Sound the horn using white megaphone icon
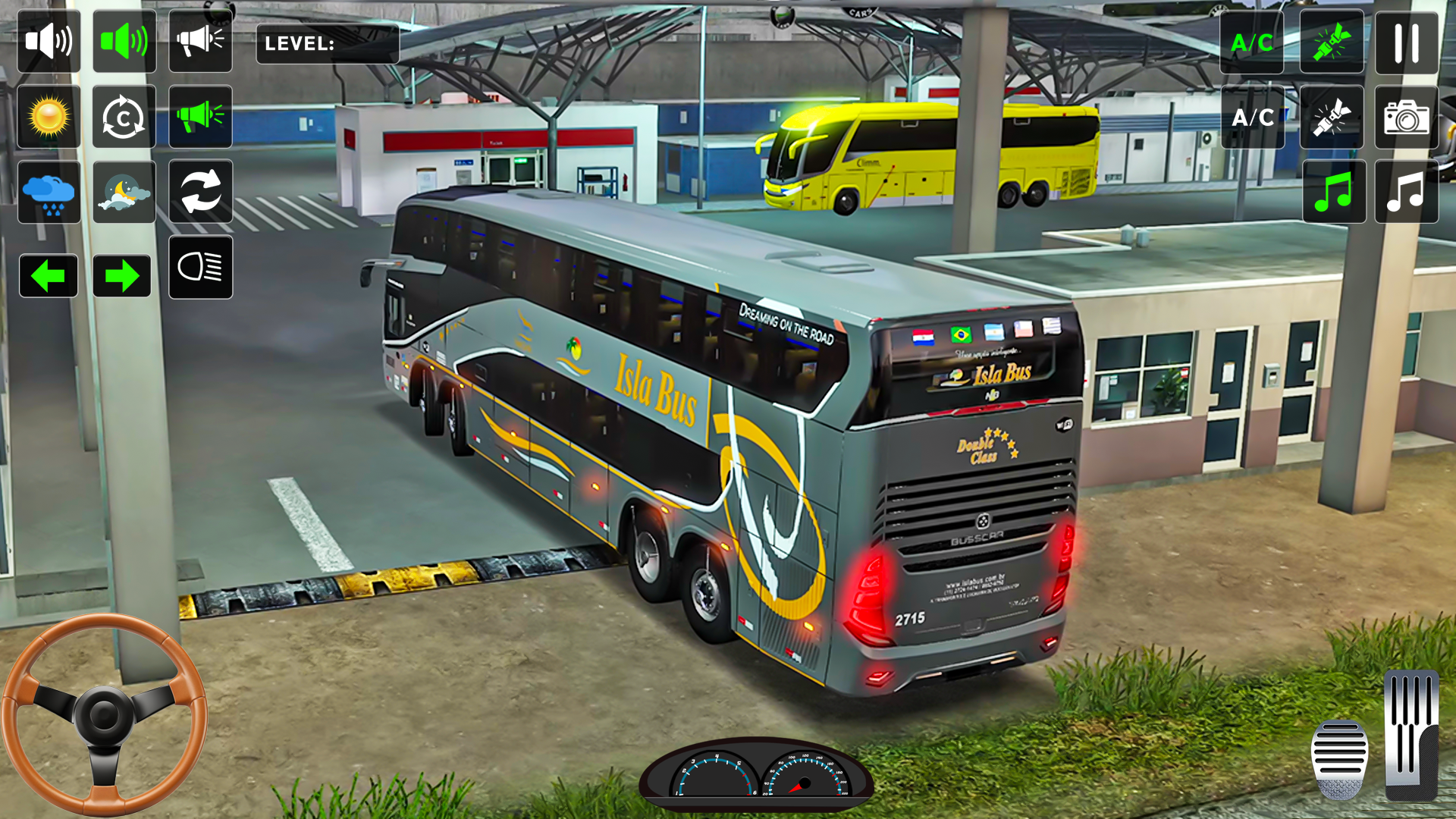The image size is (1456, 819). [x=200, y=42]
